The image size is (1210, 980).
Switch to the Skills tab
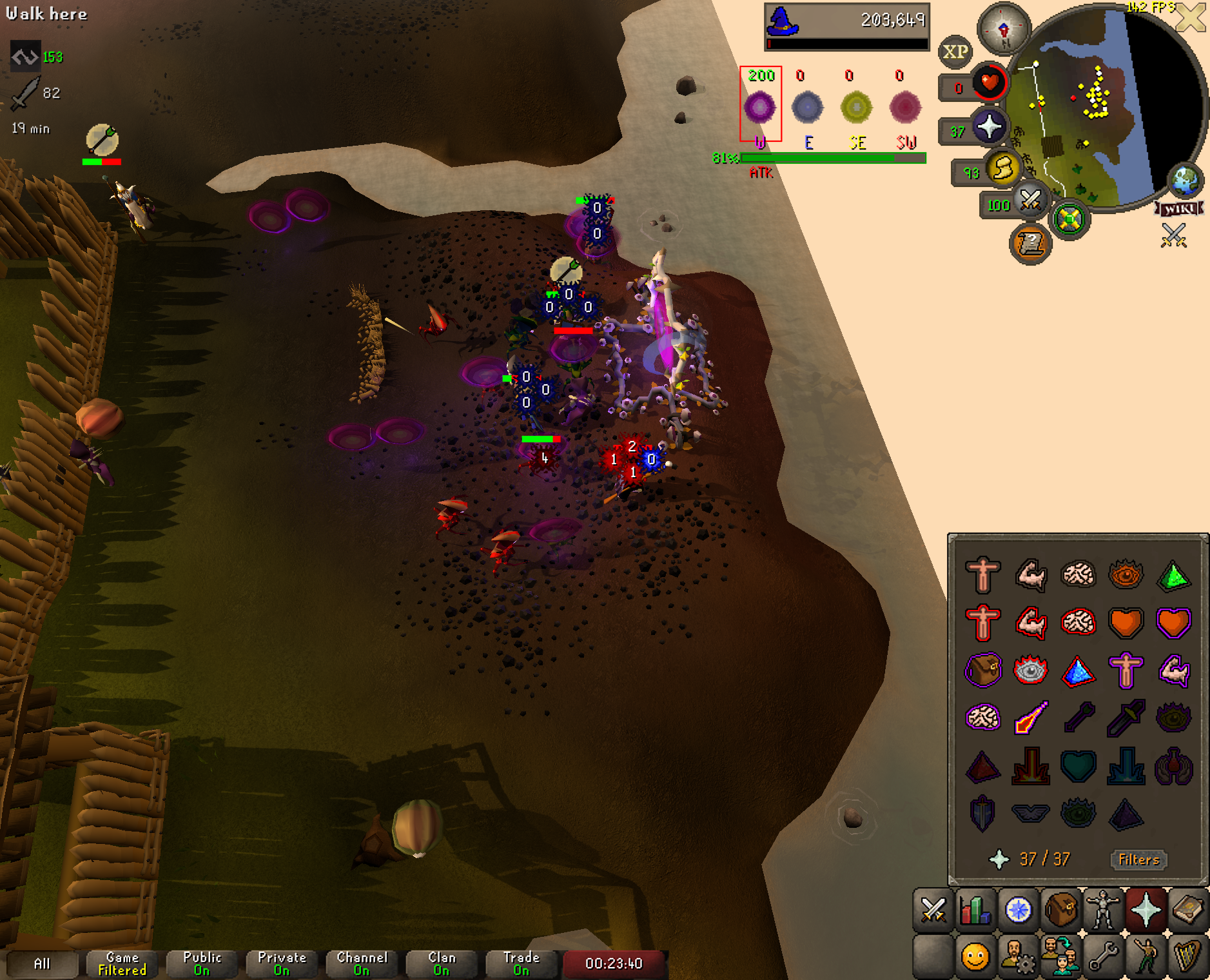[975, 910]
